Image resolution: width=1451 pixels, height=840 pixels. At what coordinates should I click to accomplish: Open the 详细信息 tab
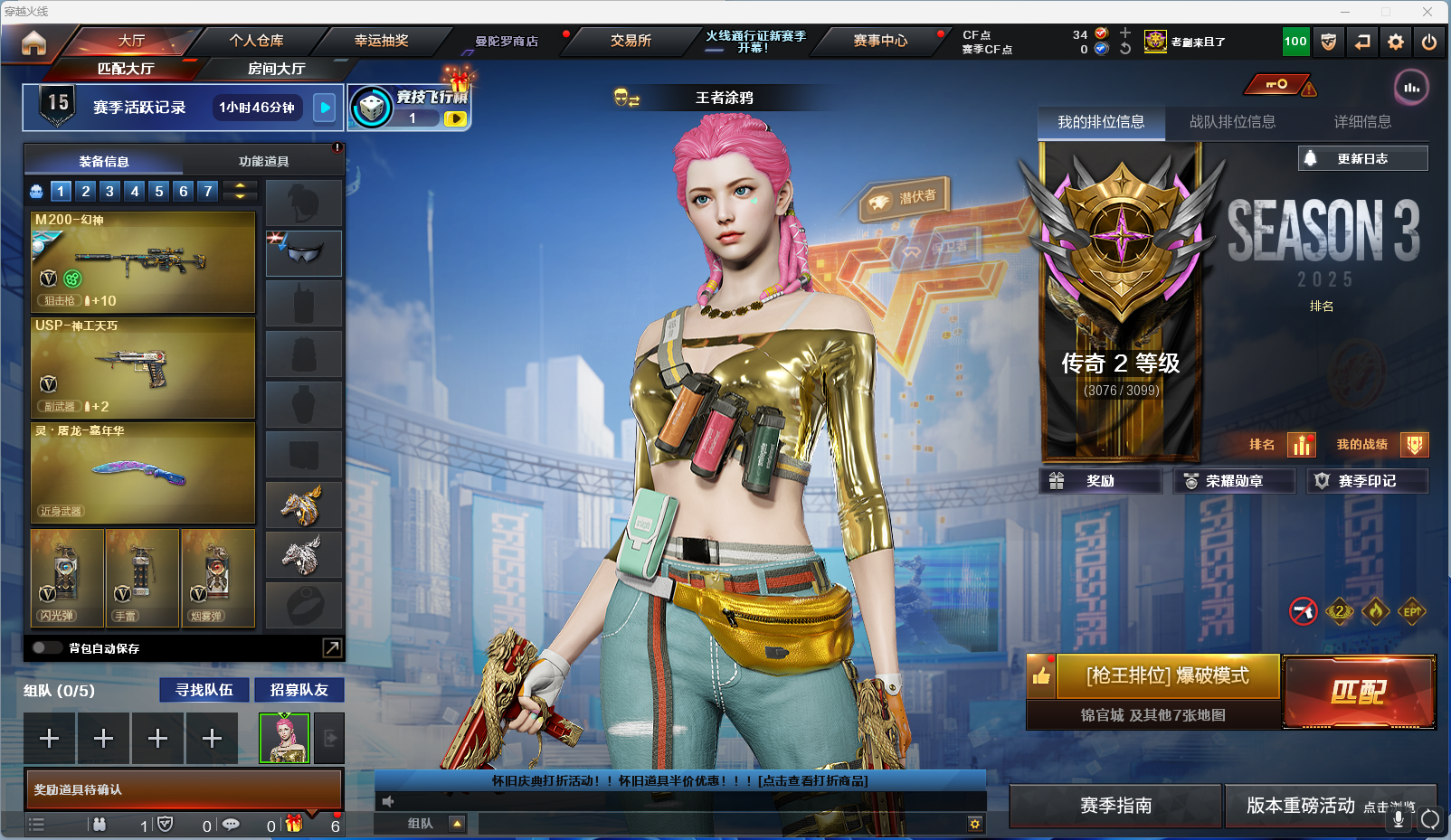tap(1362, 122)
